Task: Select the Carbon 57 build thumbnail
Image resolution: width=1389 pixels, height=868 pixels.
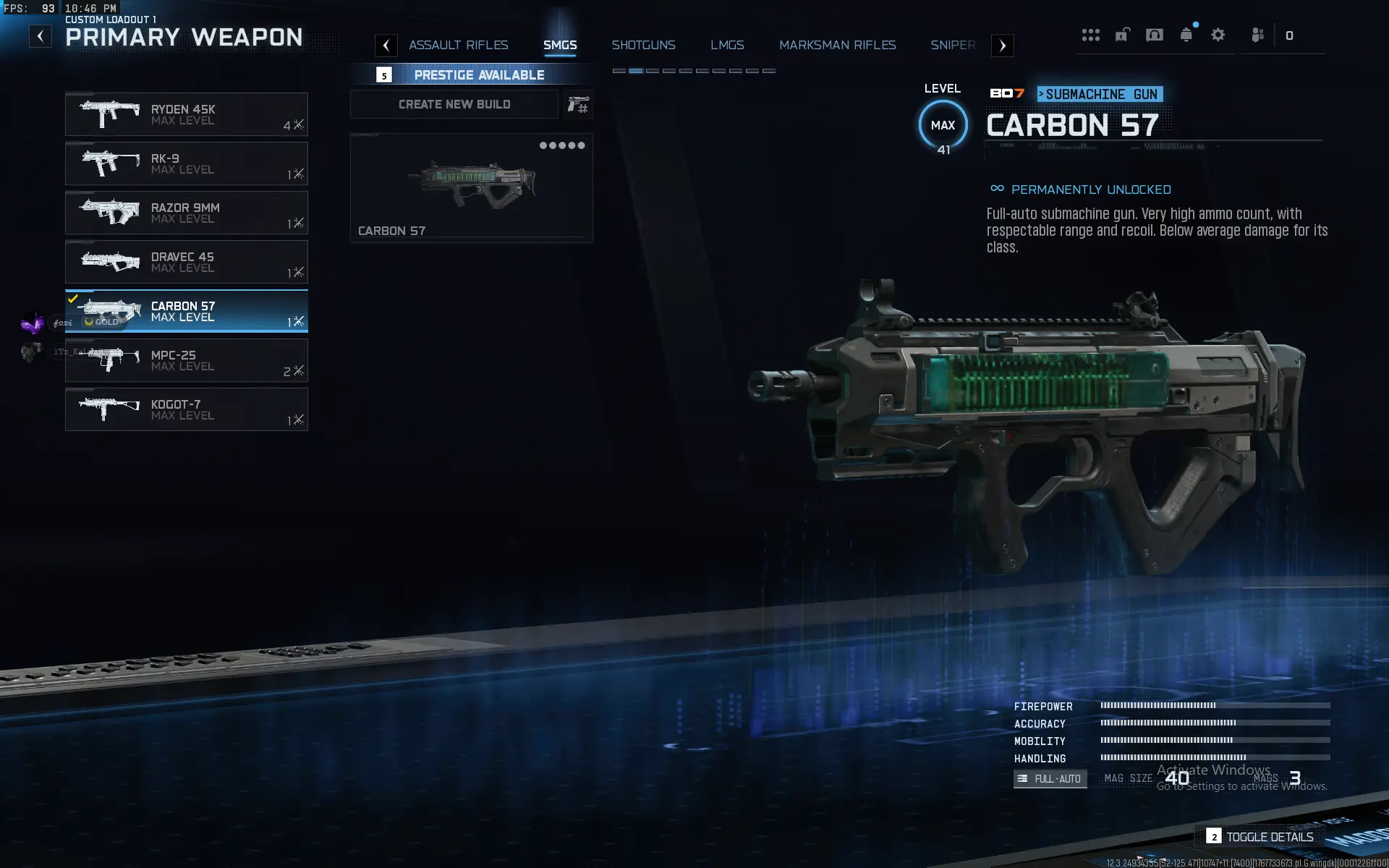Action: 471,187
